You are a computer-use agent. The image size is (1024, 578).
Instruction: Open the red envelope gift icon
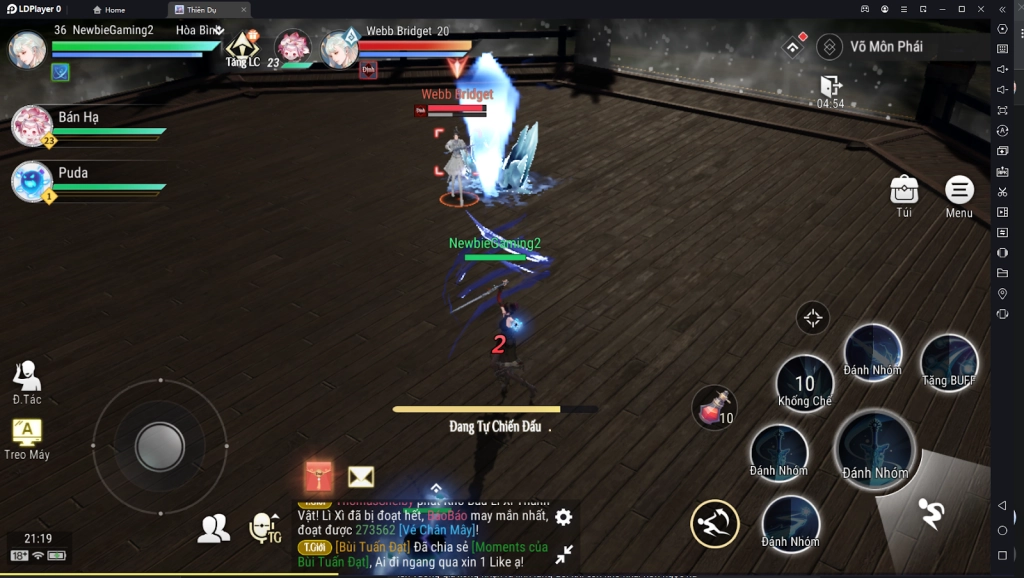click(319, 476)
